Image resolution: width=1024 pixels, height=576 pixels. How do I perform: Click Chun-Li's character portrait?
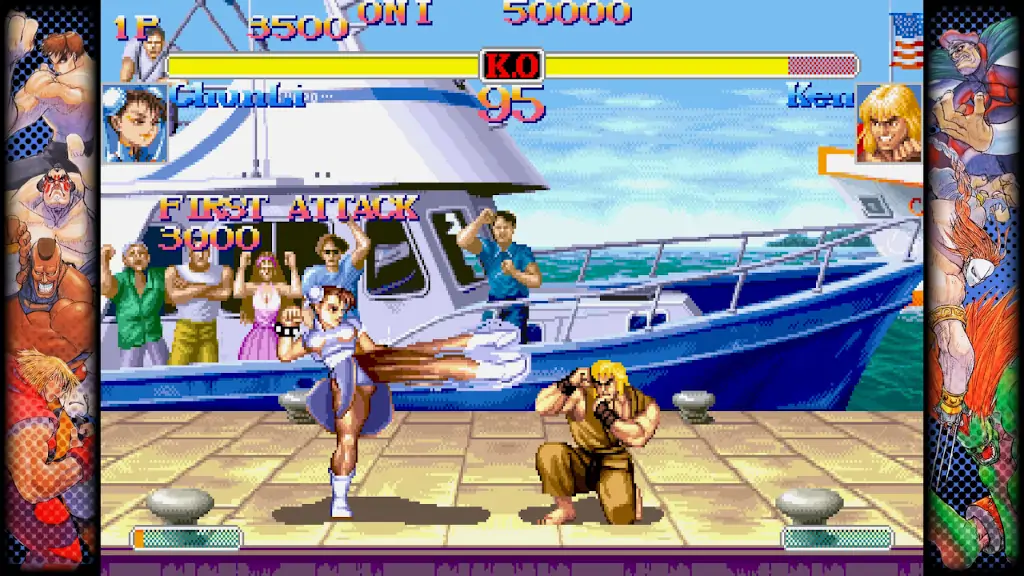[x=135, y=123]
